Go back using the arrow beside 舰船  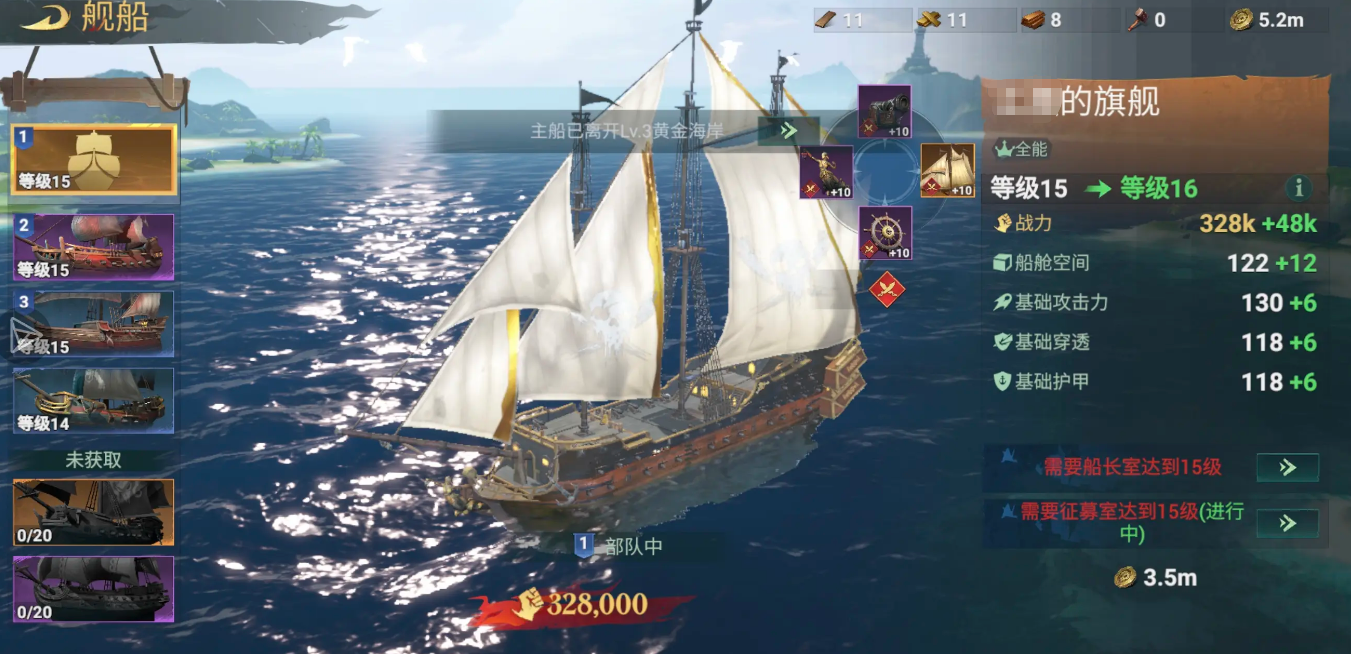click(43, 19)
